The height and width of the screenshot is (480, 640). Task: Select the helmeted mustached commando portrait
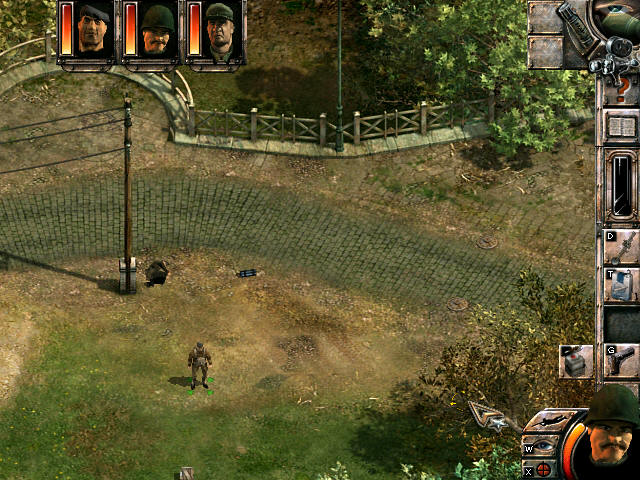157,30
